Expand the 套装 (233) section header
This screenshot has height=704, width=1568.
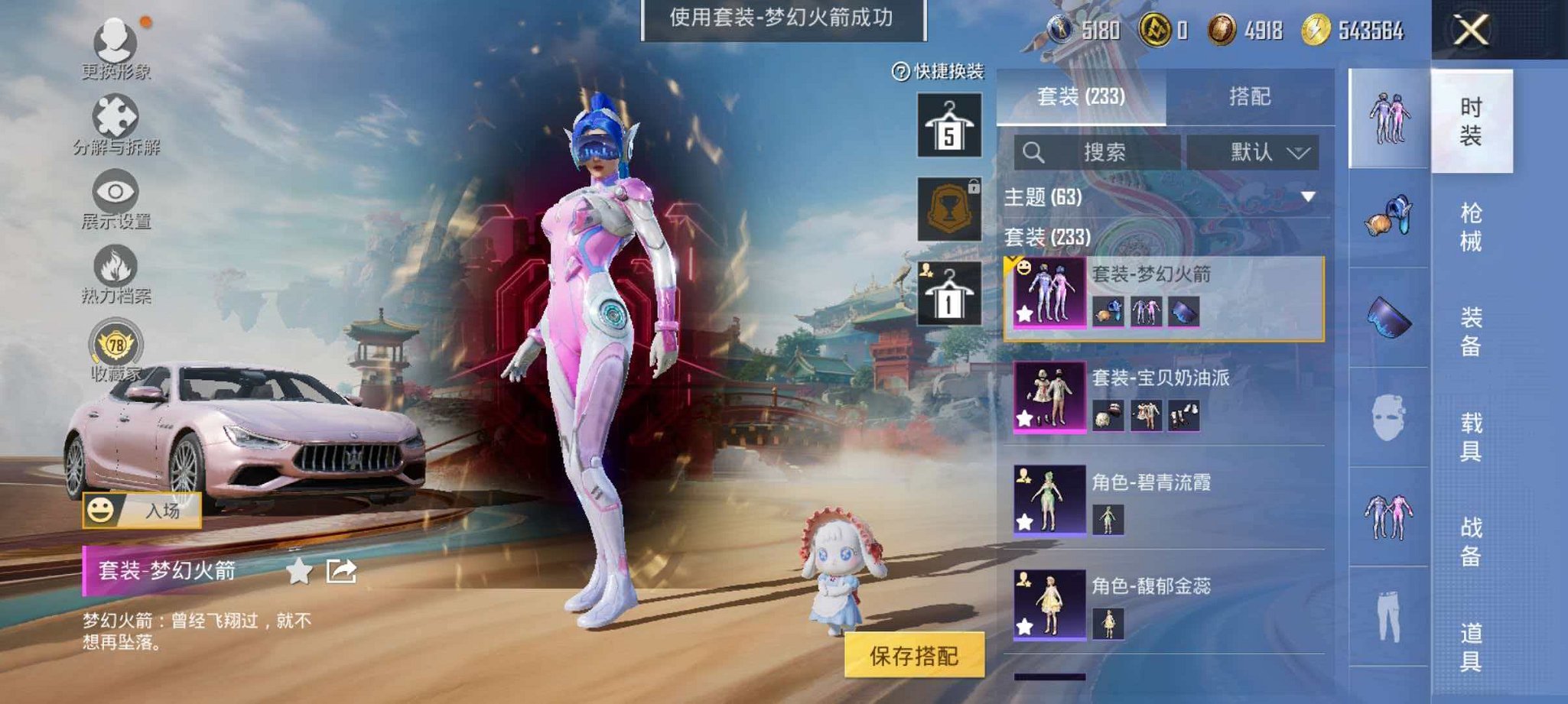pyautogui.click(x=1056, y=237)
